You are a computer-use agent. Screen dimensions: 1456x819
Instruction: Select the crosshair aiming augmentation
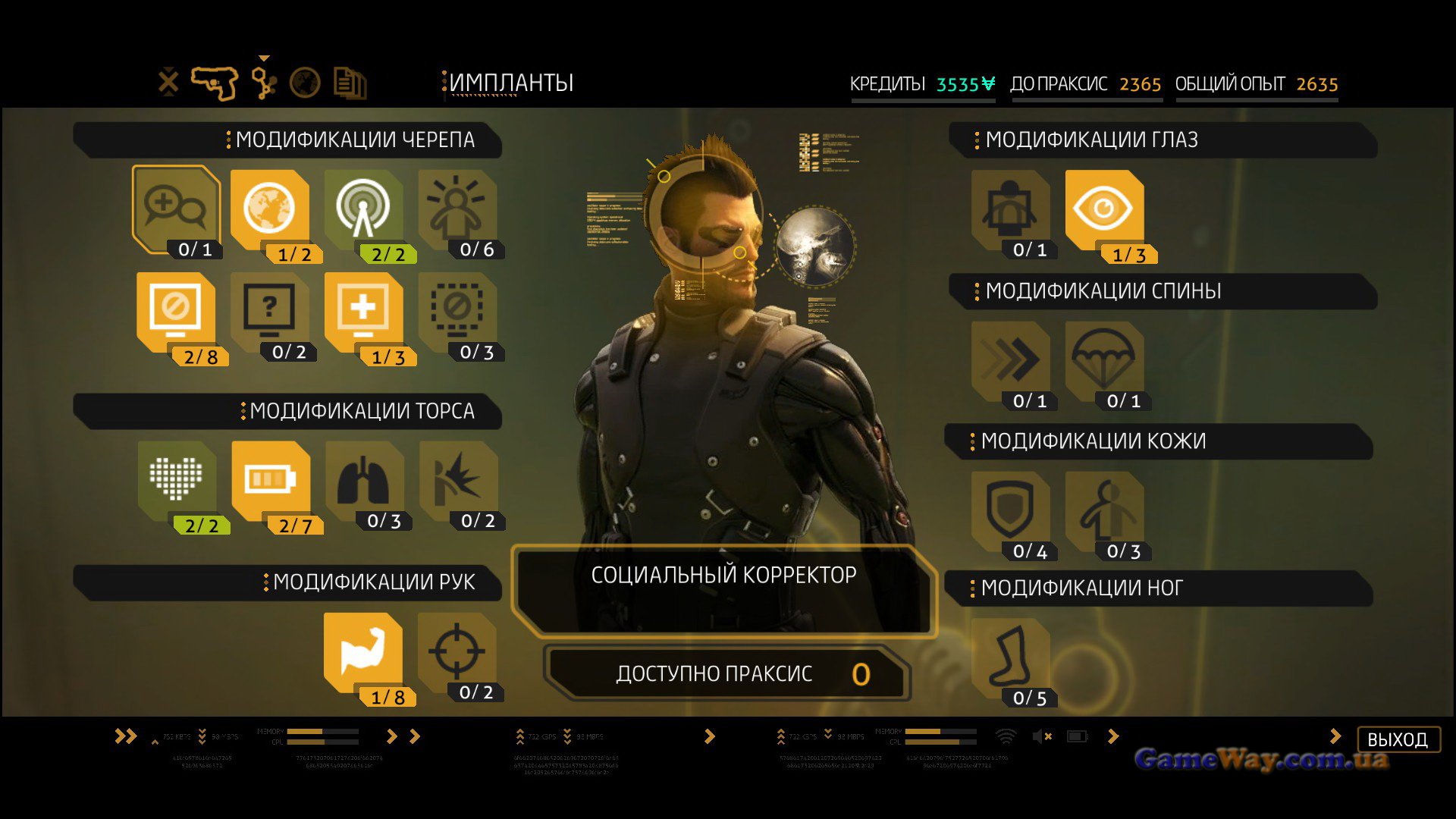coord(457,651)
